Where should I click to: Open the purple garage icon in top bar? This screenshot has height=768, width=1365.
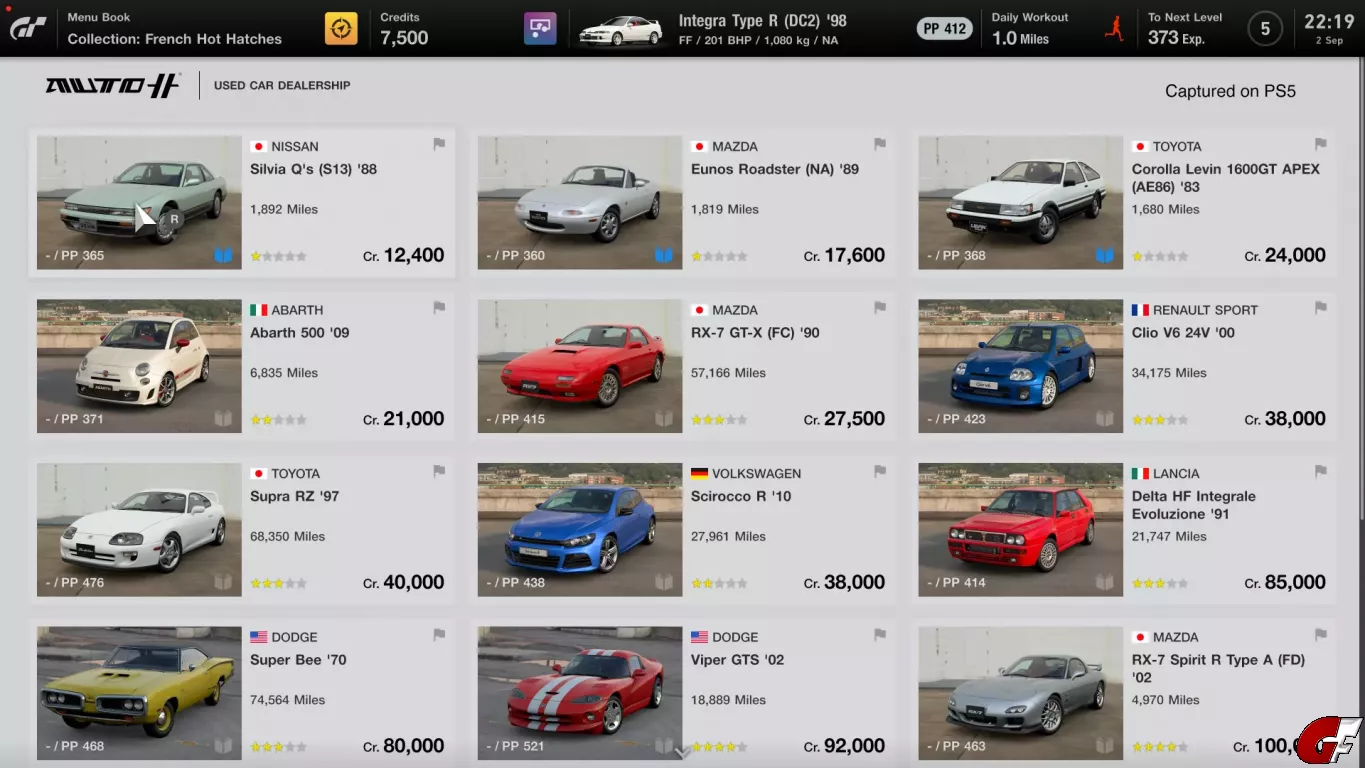tap(540, 29)
